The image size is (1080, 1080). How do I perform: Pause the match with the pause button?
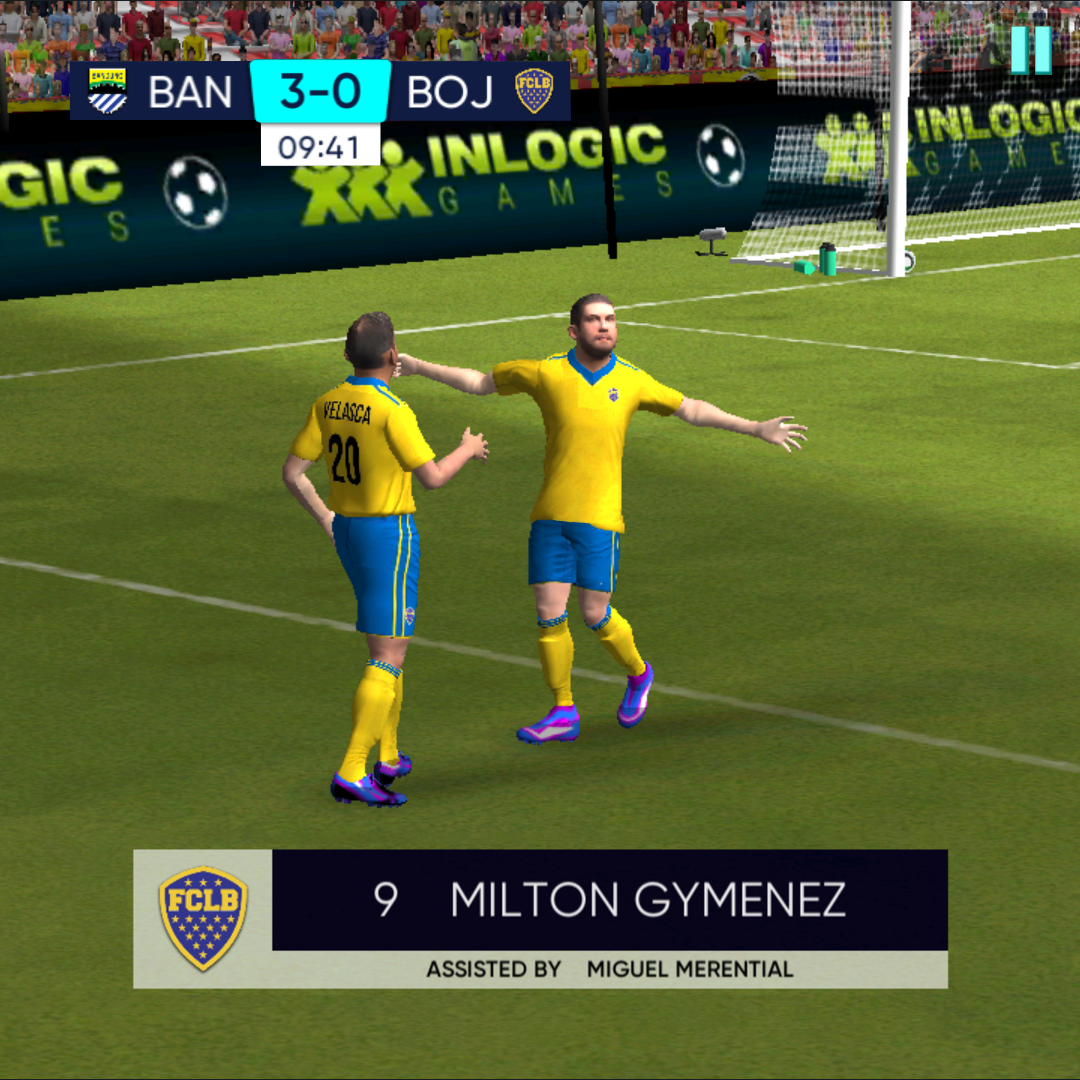1031,49
